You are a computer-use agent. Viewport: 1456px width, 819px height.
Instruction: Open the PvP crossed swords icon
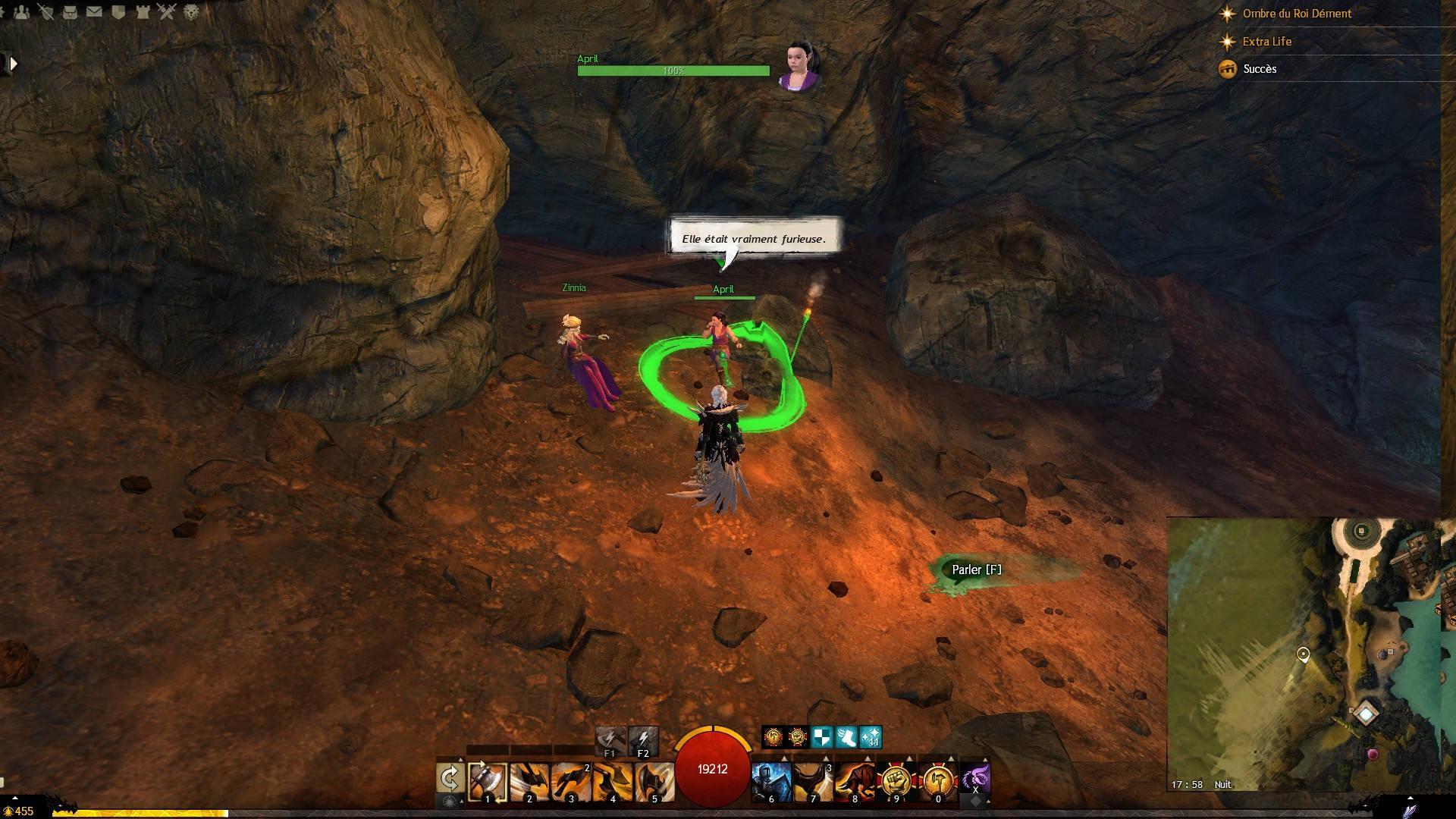coord(167,12)
